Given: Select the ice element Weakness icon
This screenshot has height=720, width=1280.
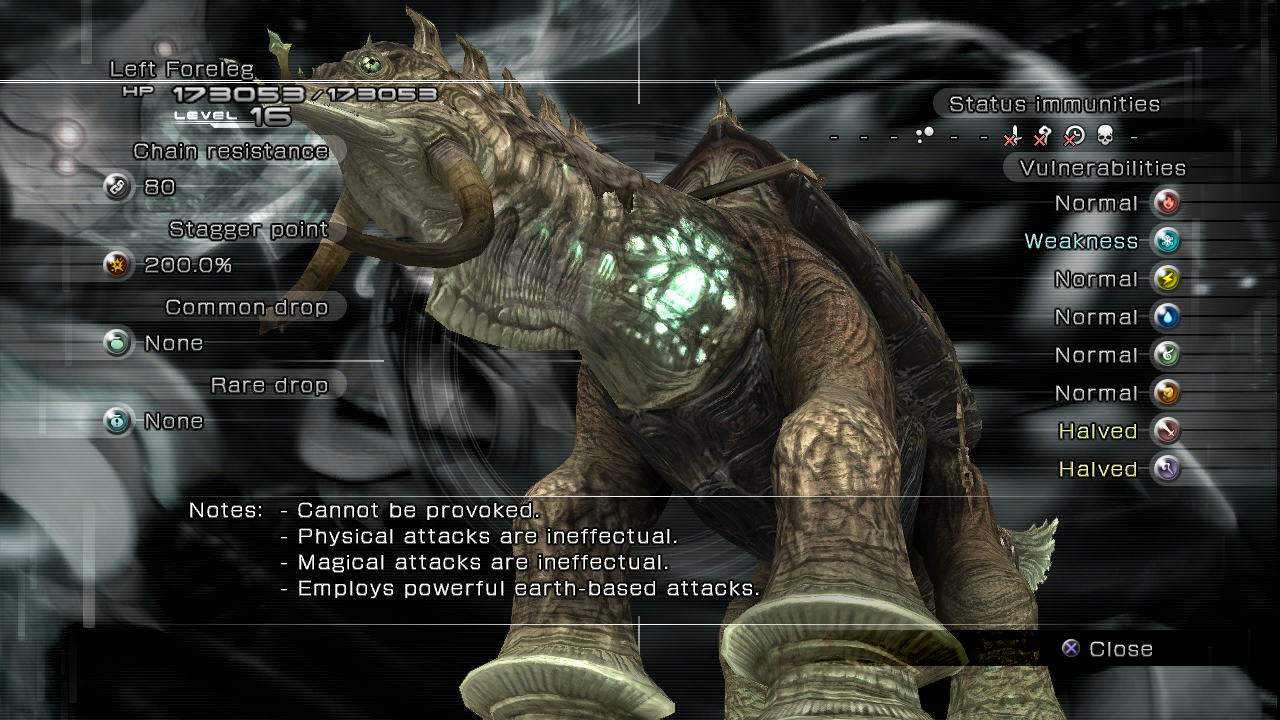Looking at the screenshot, I should tap(1165, 241).
